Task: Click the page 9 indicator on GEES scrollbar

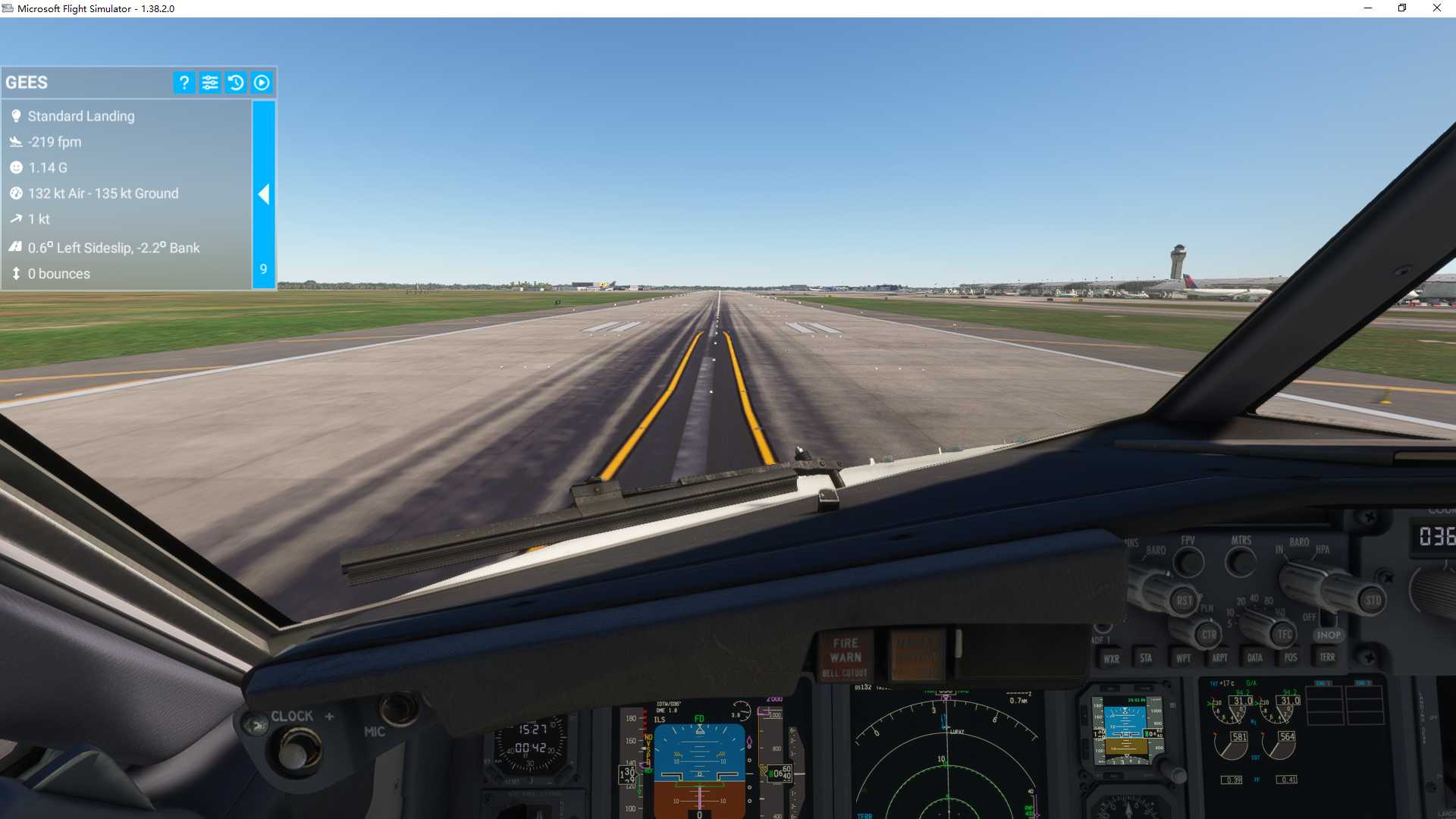Action: point(263,269)
